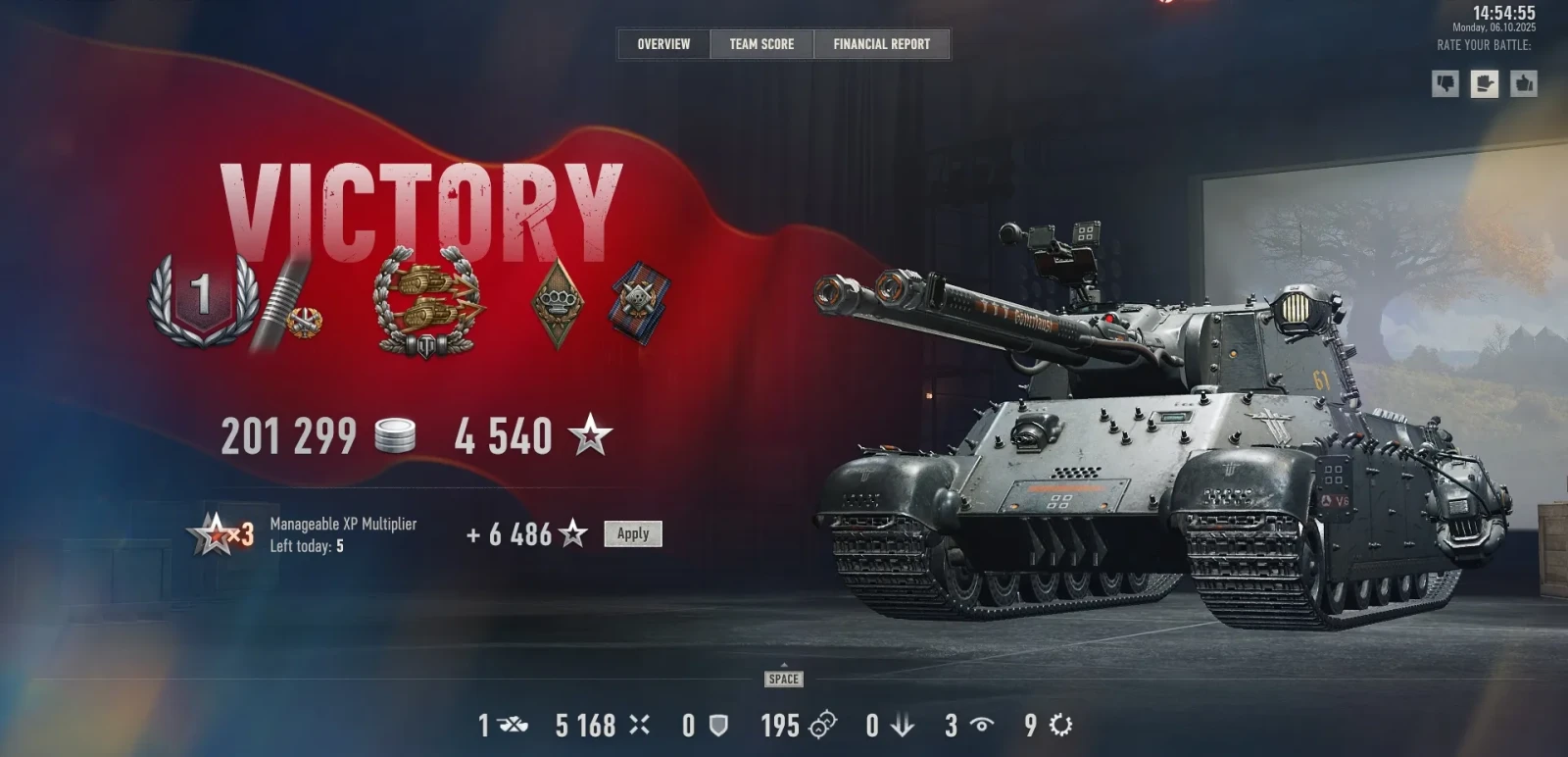Show the Financial Report tab
The width and height of the screenshot is (1568, 757).
point(881,44)
